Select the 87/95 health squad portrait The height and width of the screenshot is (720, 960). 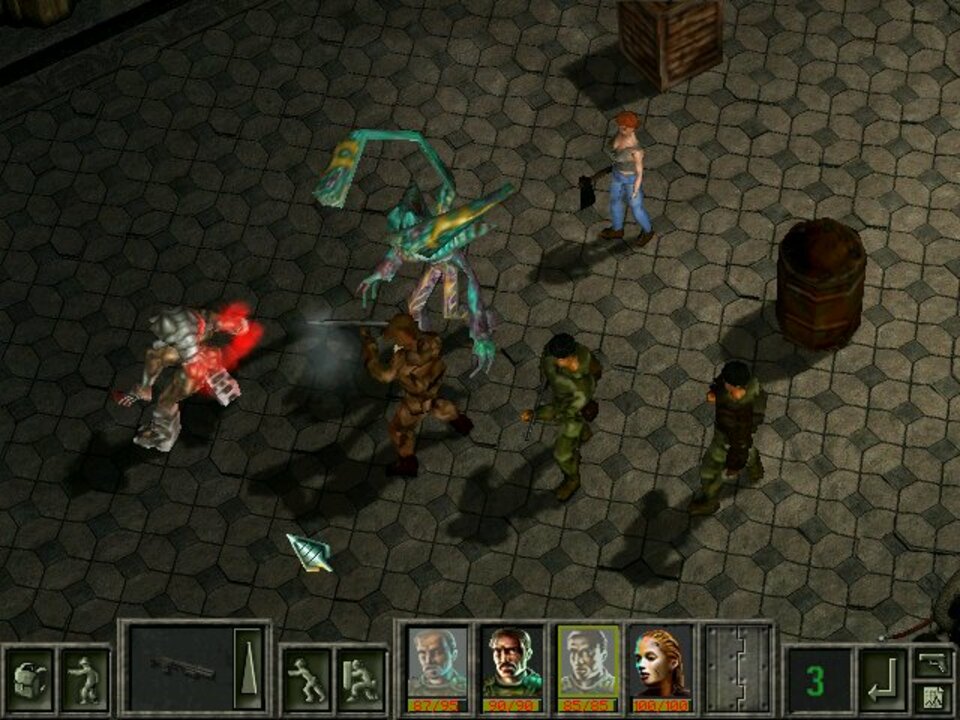pyautogui.click(x=437, y=667)
